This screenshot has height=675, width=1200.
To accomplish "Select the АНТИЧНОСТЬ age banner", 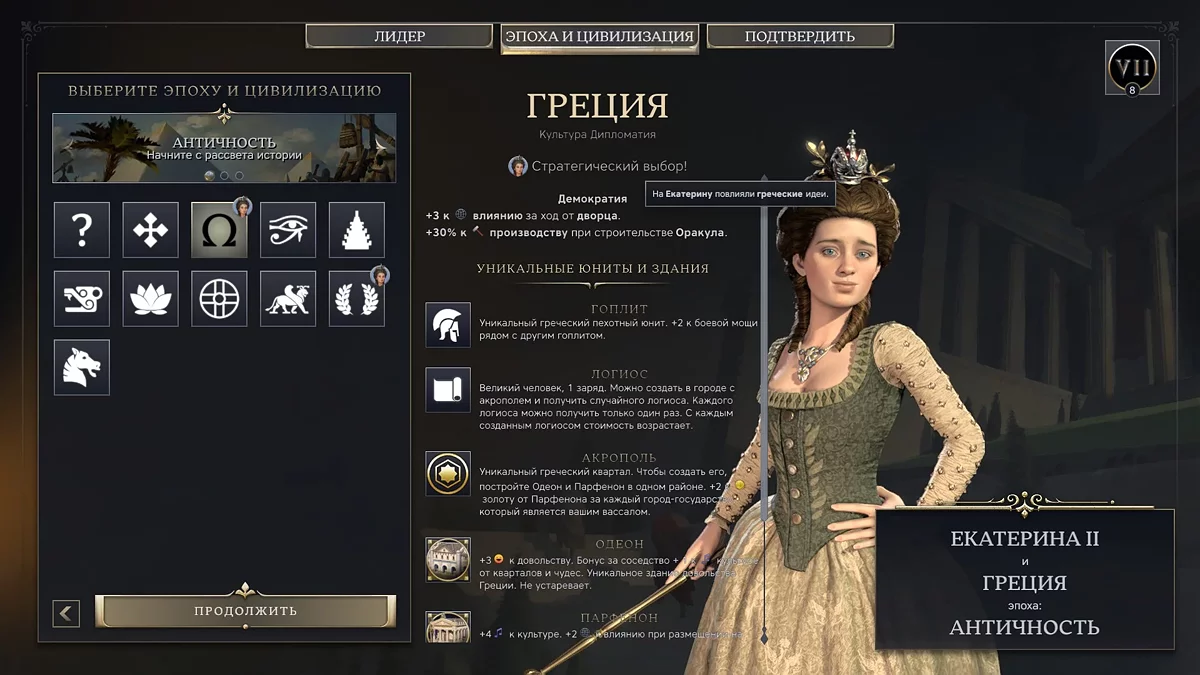I will click(224, 147).
